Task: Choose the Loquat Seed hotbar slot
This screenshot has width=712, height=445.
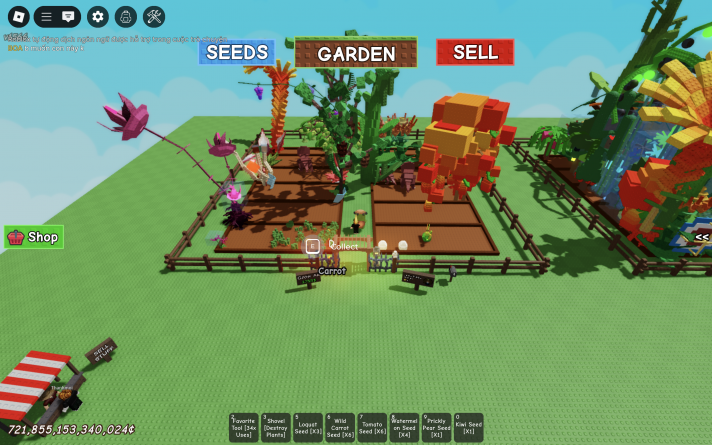Action: (x=308, y=427)
